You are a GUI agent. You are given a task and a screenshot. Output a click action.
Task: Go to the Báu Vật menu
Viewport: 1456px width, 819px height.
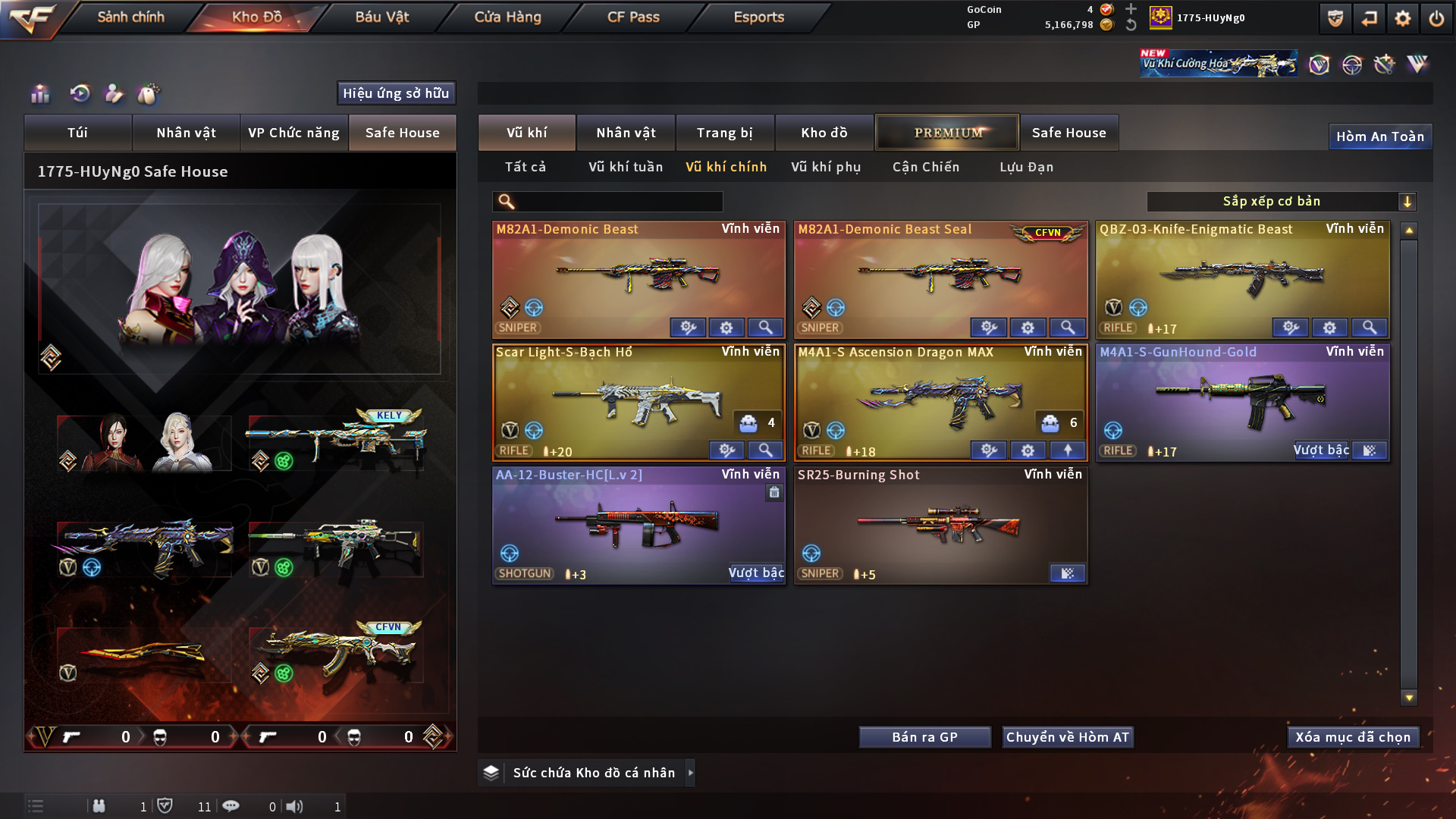381,17
